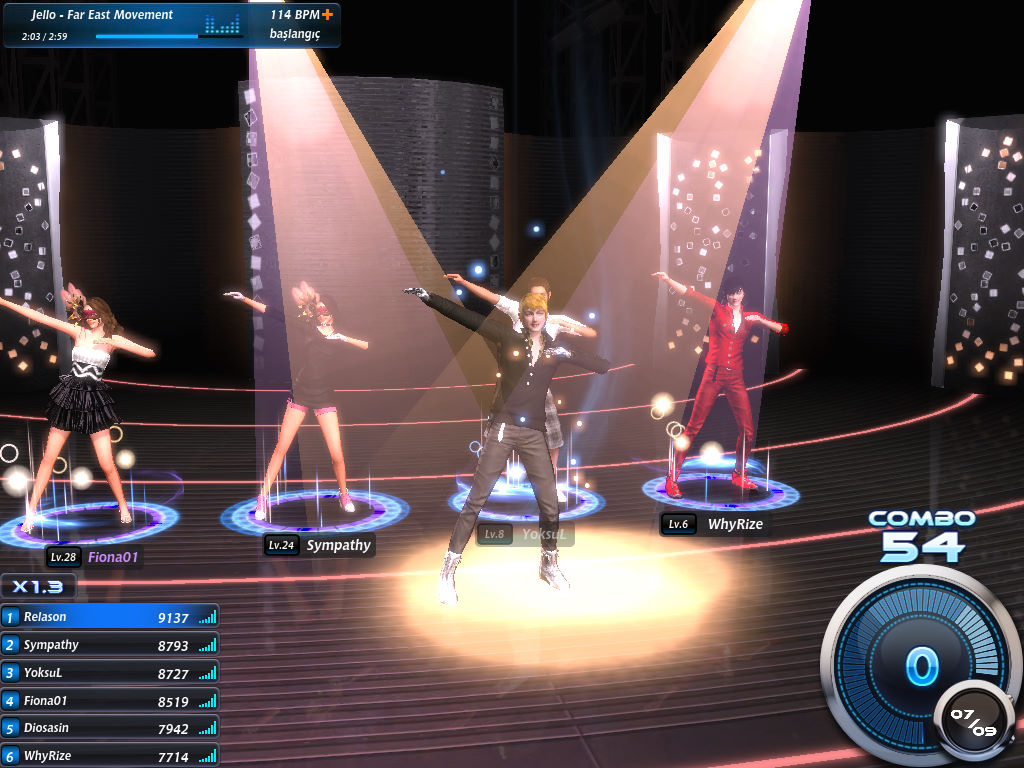
Task: Choose YoksuL's entry in the score list
Action: coord(109,674)
